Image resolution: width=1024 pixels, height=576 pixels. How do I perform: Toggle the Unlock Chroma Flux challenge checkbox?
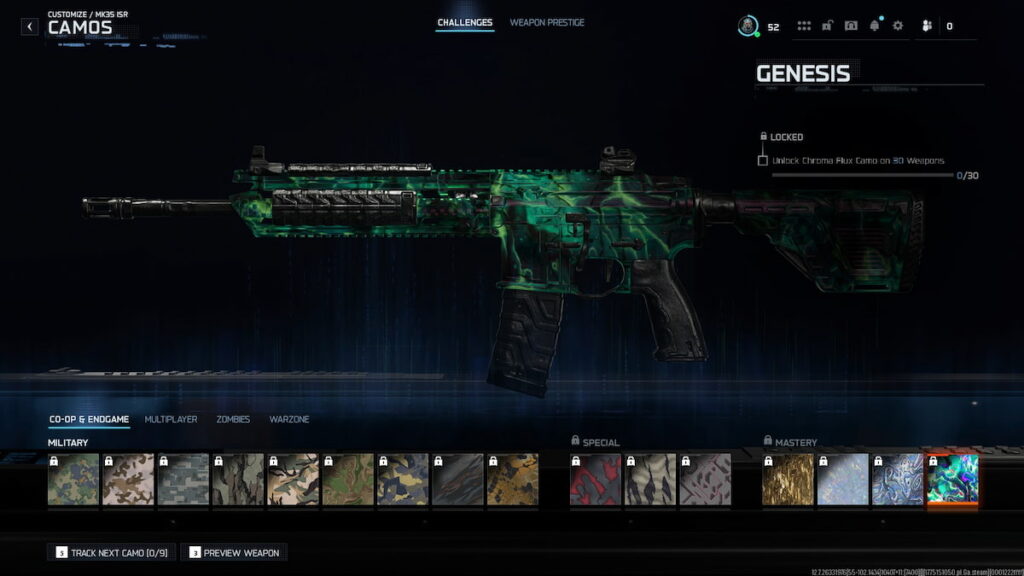pos(763,160)
